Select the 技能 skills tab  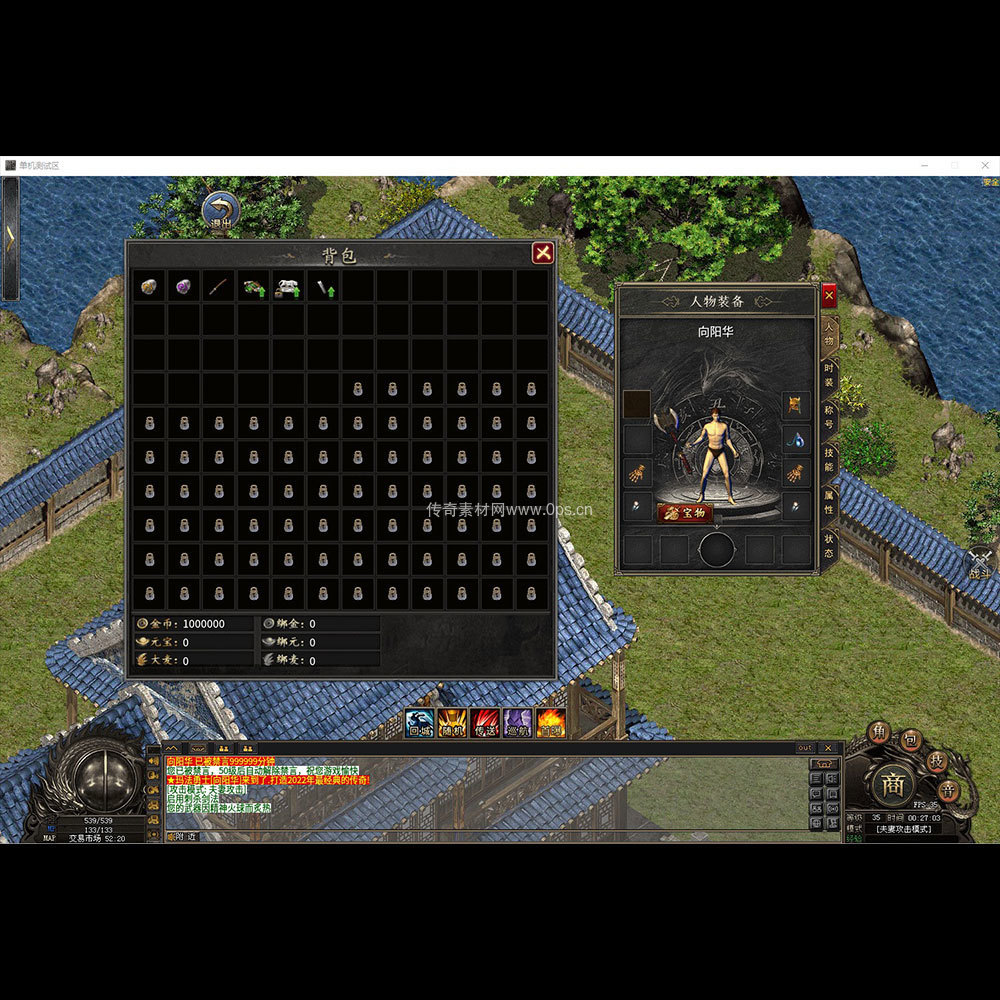tap(829, 460)
